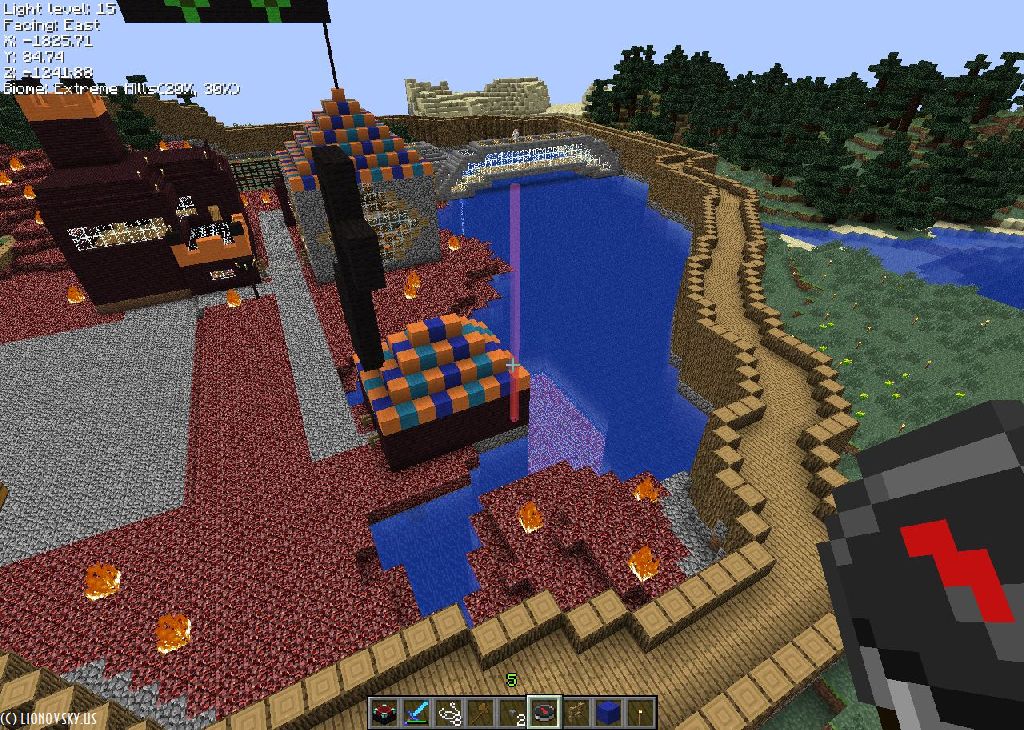Select the enchanting table hotbar slot

point(384,713)
